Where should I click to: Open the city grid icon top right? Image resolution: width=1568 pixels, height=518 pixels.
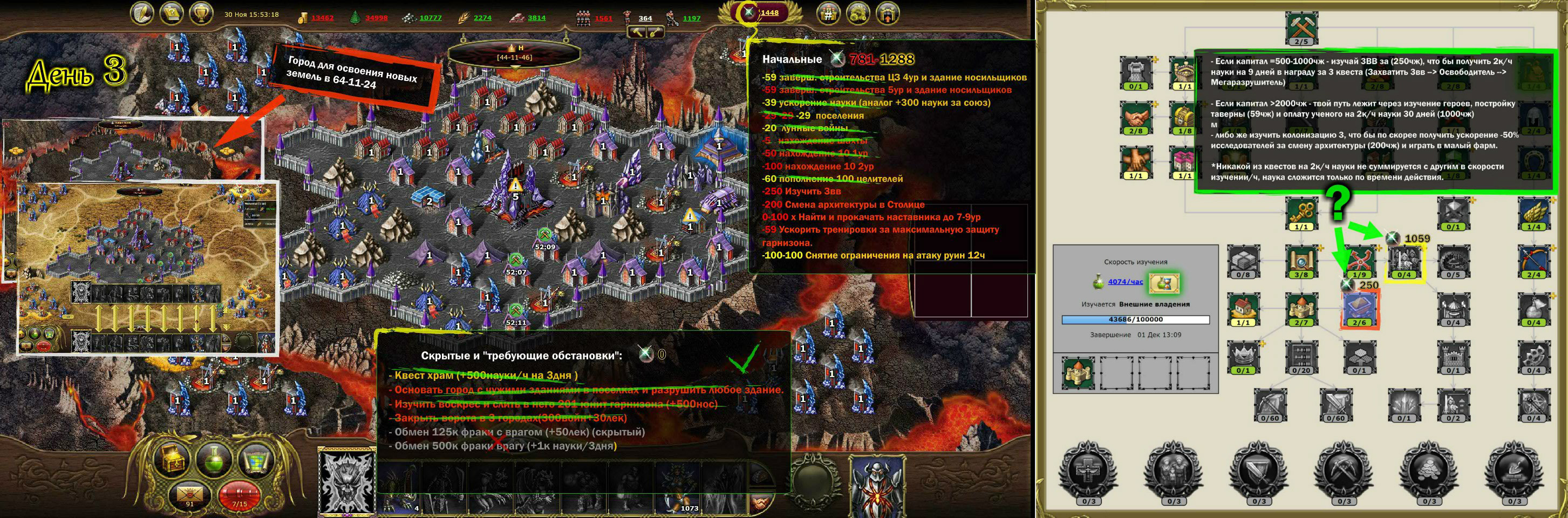[x=828, y=13]
